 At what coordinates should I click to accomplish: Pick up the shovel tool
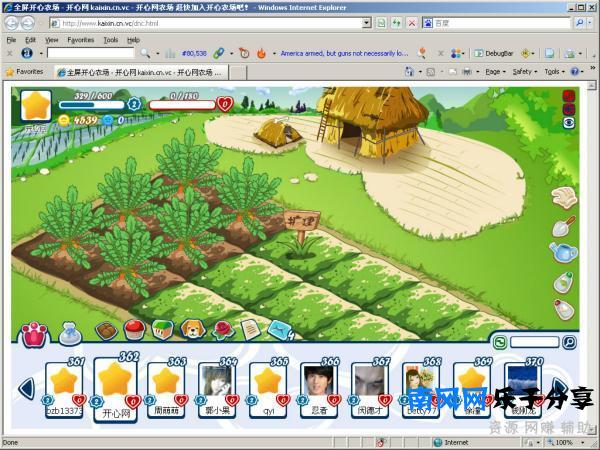(x=564, y=226)
